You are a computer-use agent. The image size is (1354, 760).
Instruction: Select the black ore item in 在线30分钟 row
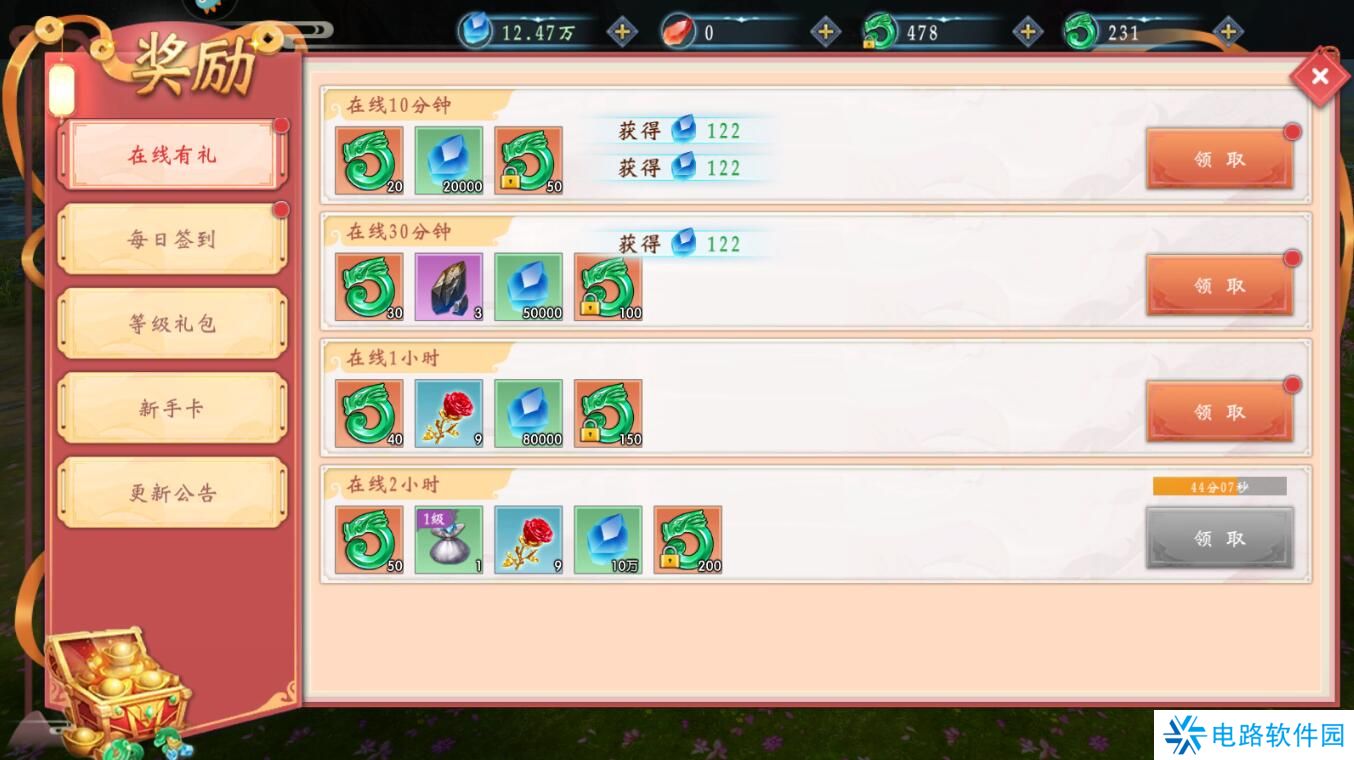coord(449,286)
